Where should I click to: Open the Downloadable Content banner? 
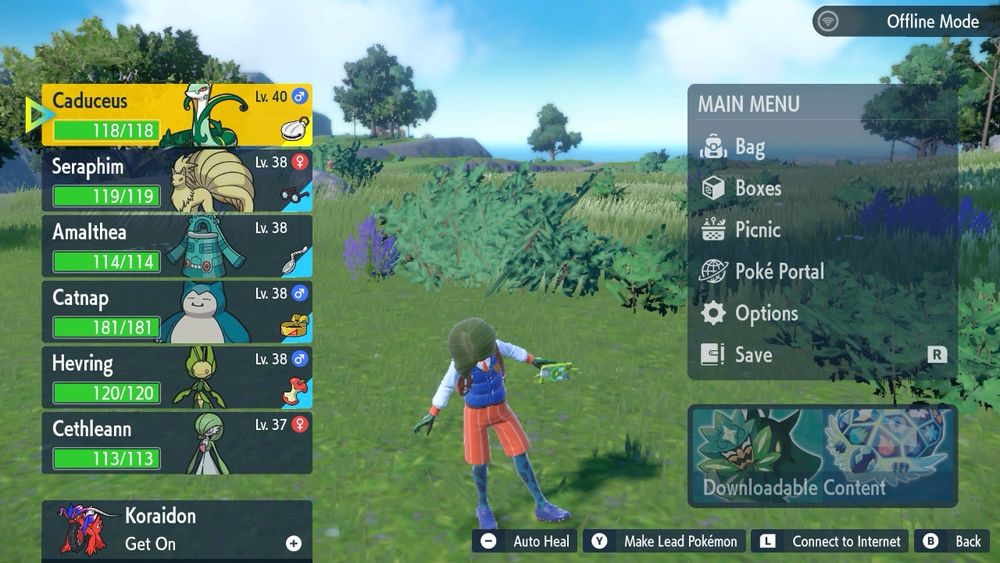coord(822,455)
